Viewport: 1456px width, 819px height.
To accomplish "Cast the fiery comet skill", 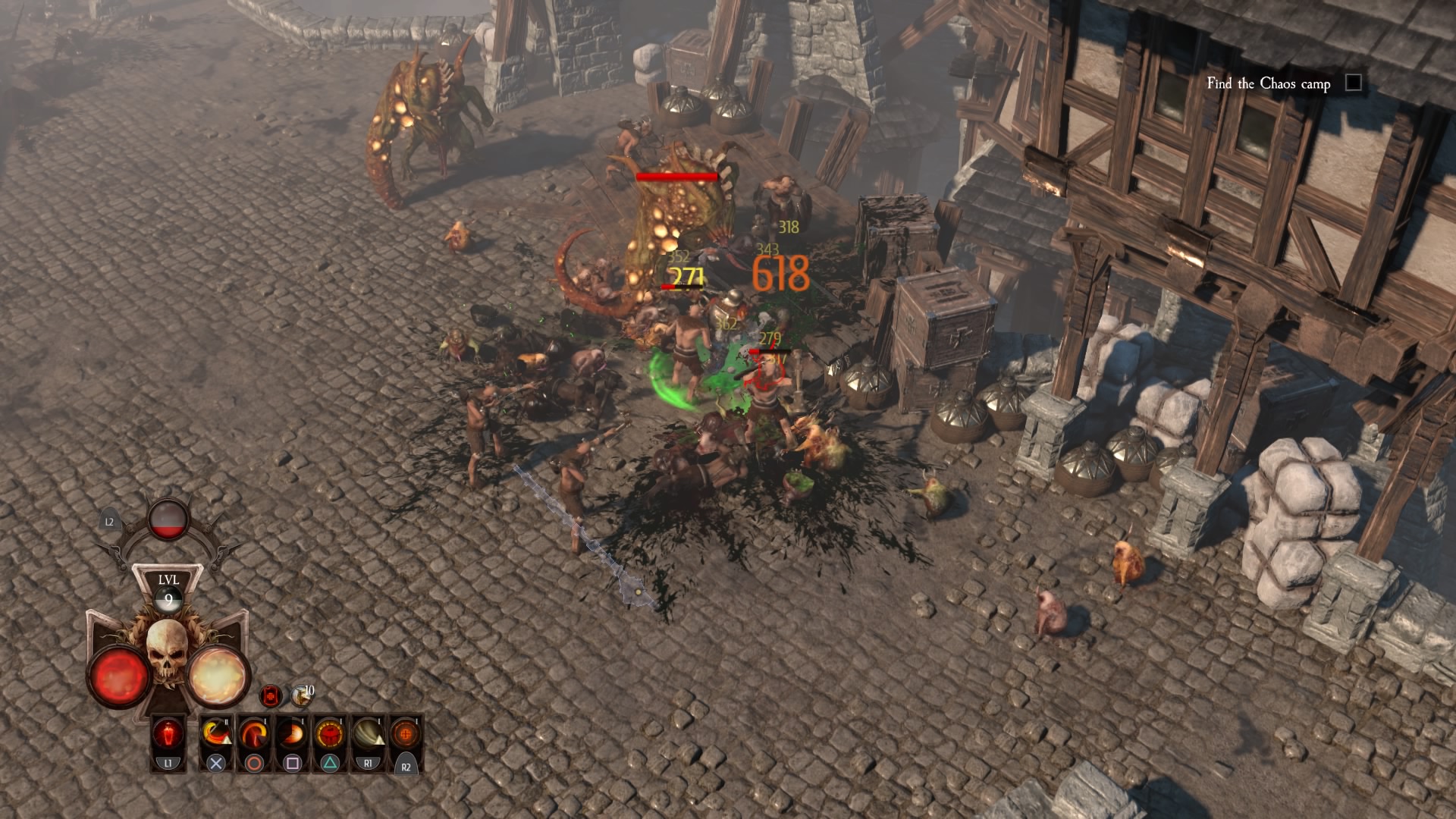I will pyautogui.click(x=292, y=735).
